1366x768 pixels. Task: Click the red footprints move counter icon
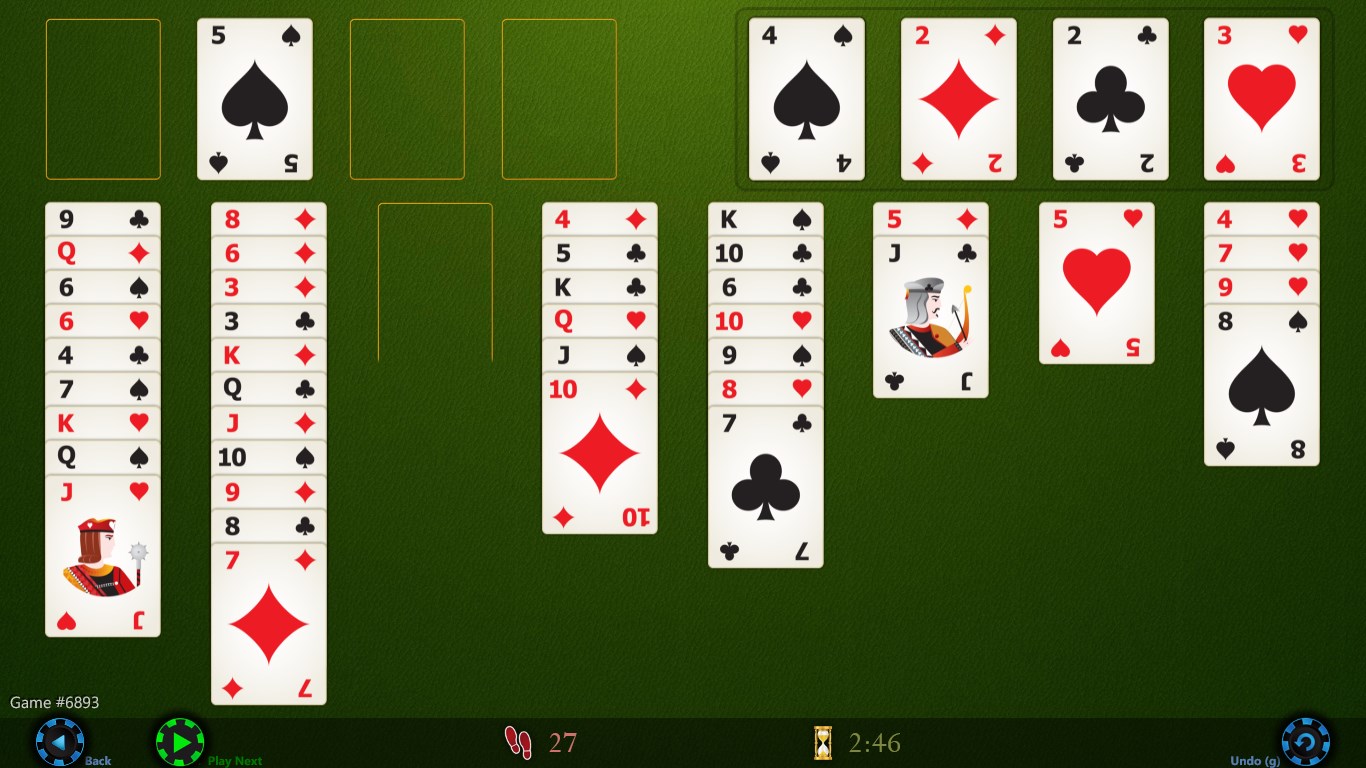[519, 742]
